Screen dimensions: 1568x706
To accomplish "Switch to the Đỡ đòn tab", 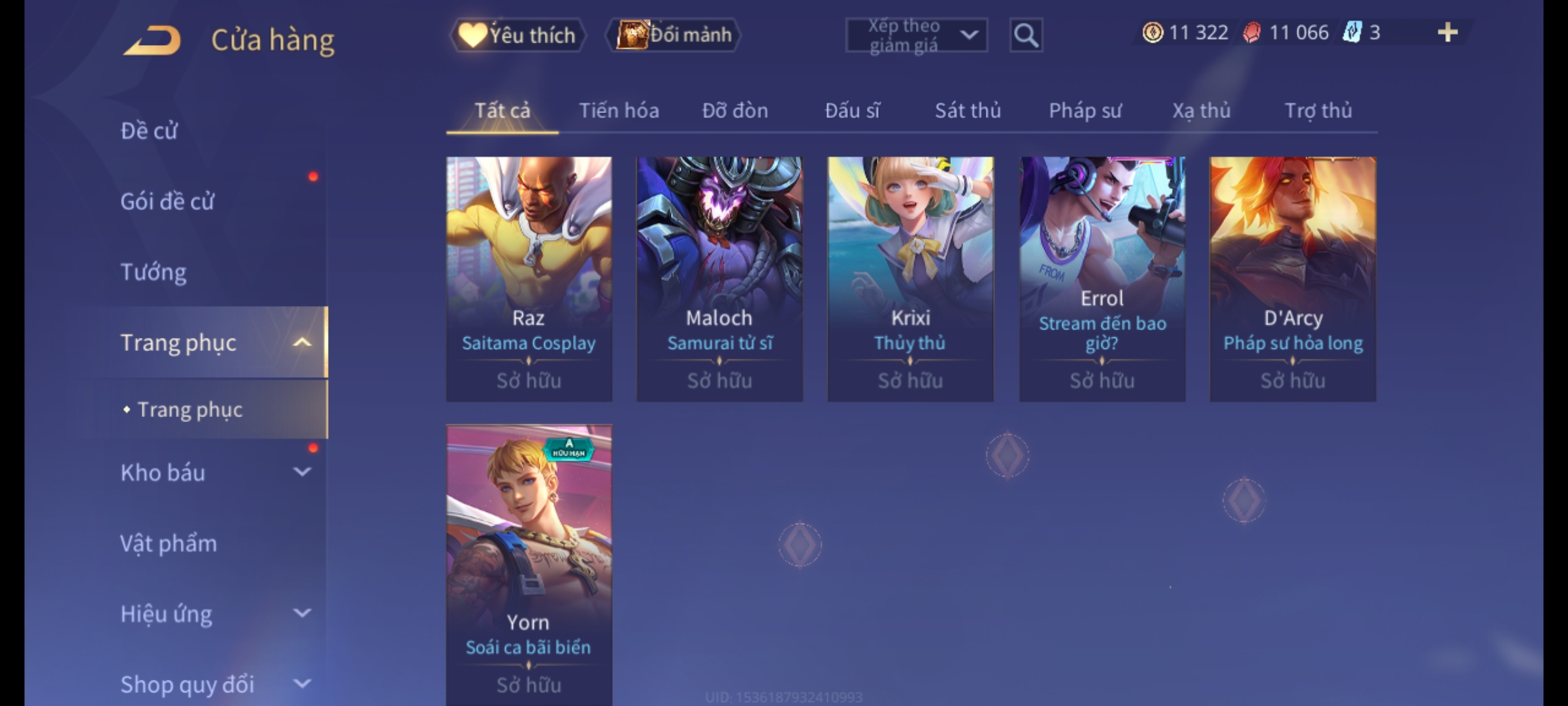I will (735, 111).
